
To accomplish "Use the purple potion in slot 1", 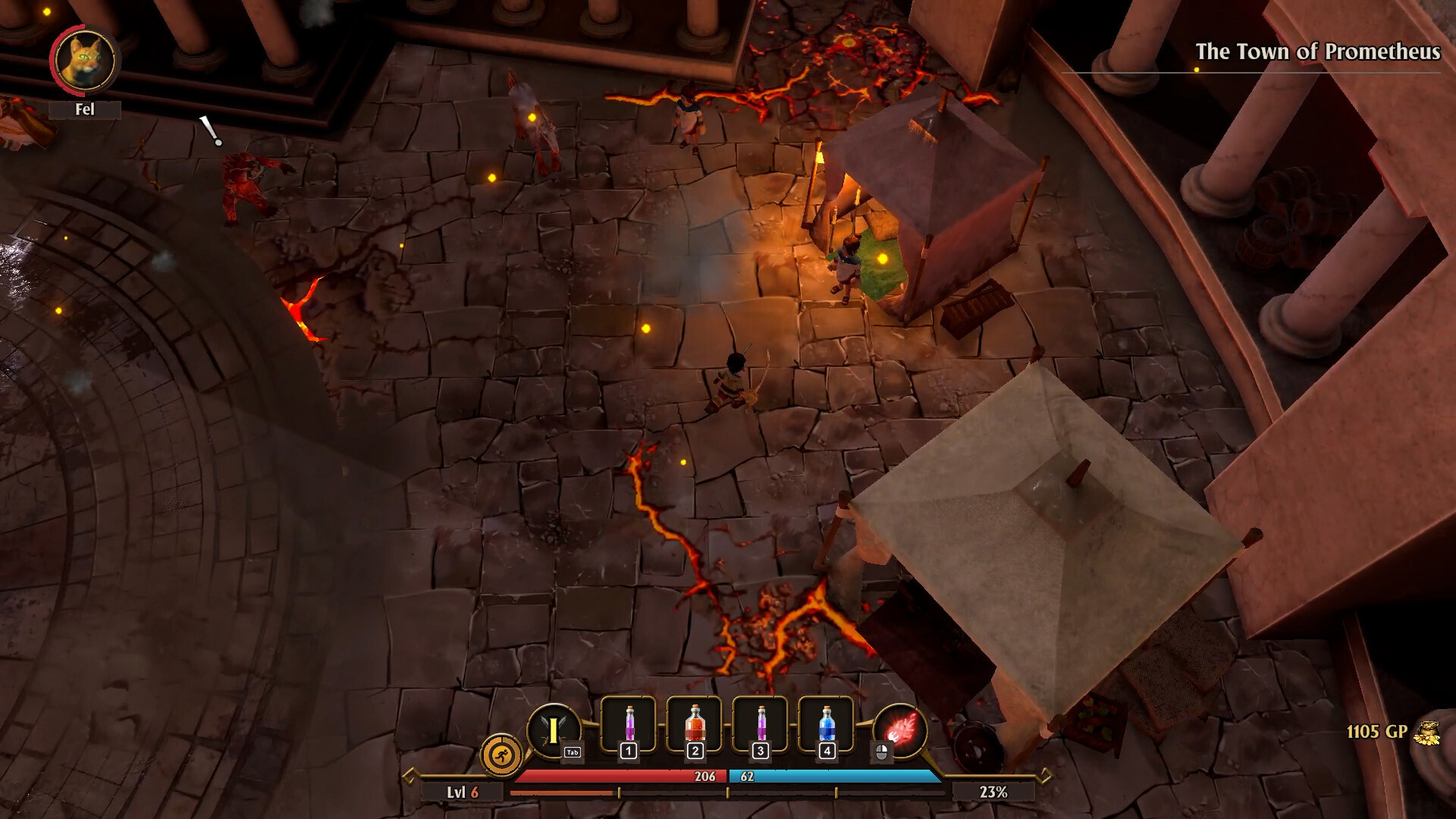I will click(x=629, y=725).
